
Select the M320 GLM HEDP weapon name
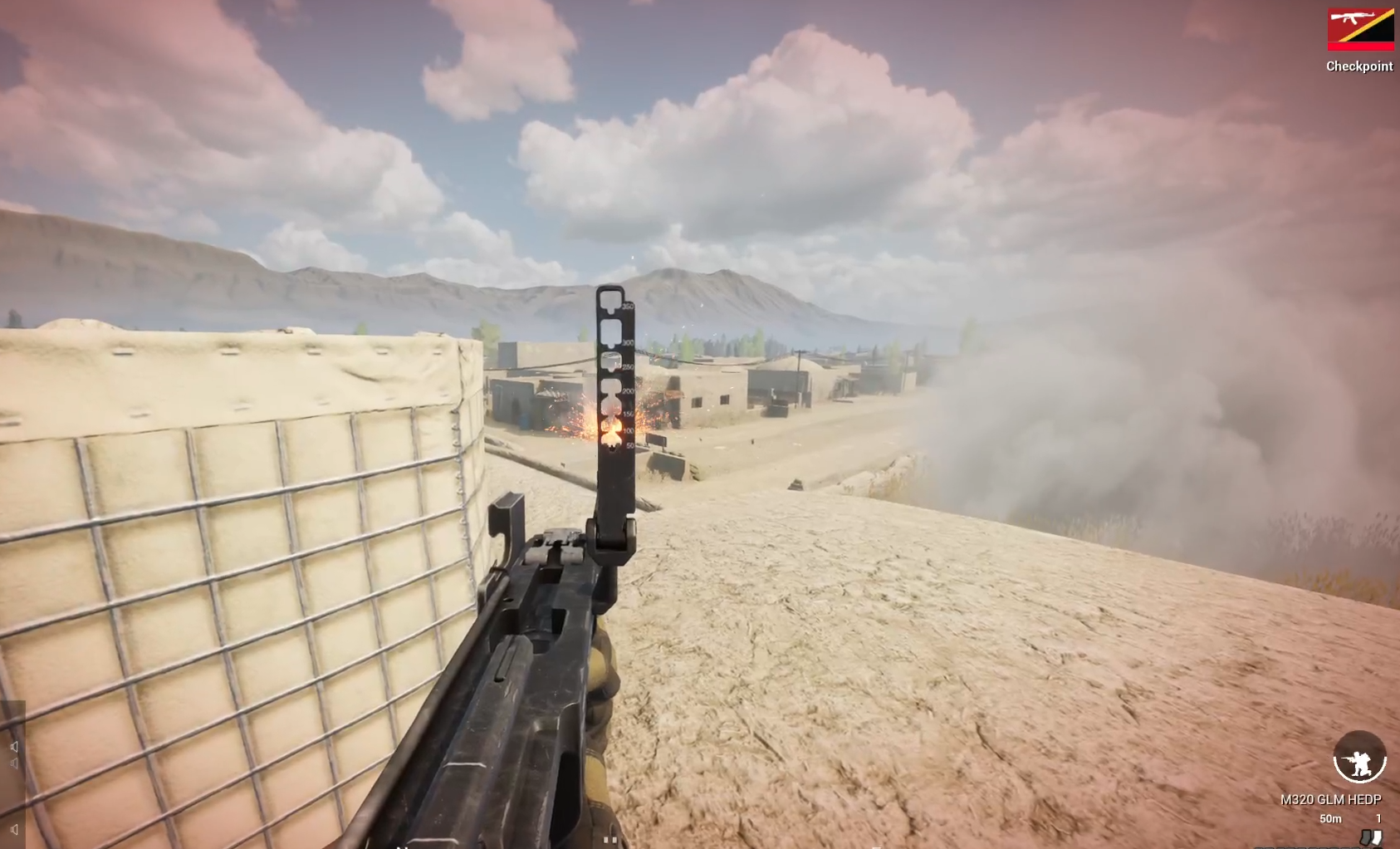click(x=1330, y=800)
